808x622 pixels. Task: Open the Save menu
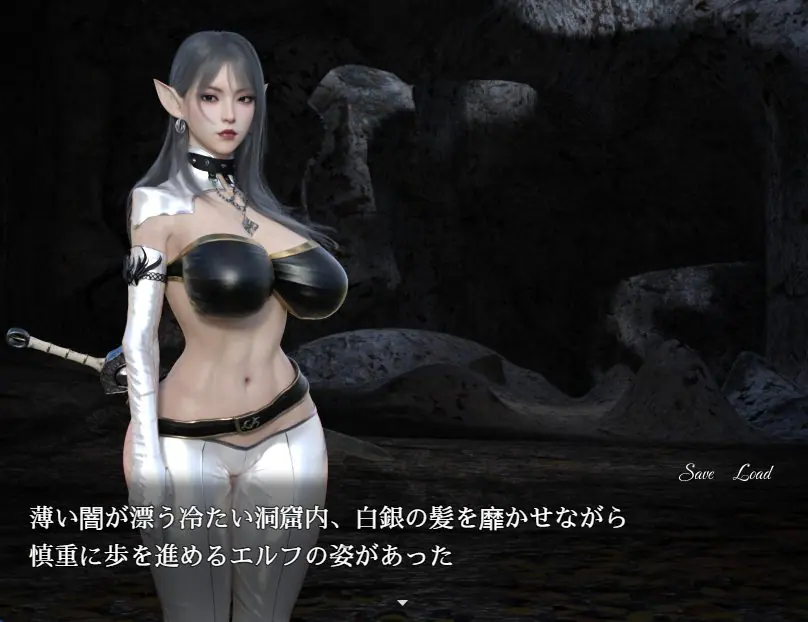(696, 473)
